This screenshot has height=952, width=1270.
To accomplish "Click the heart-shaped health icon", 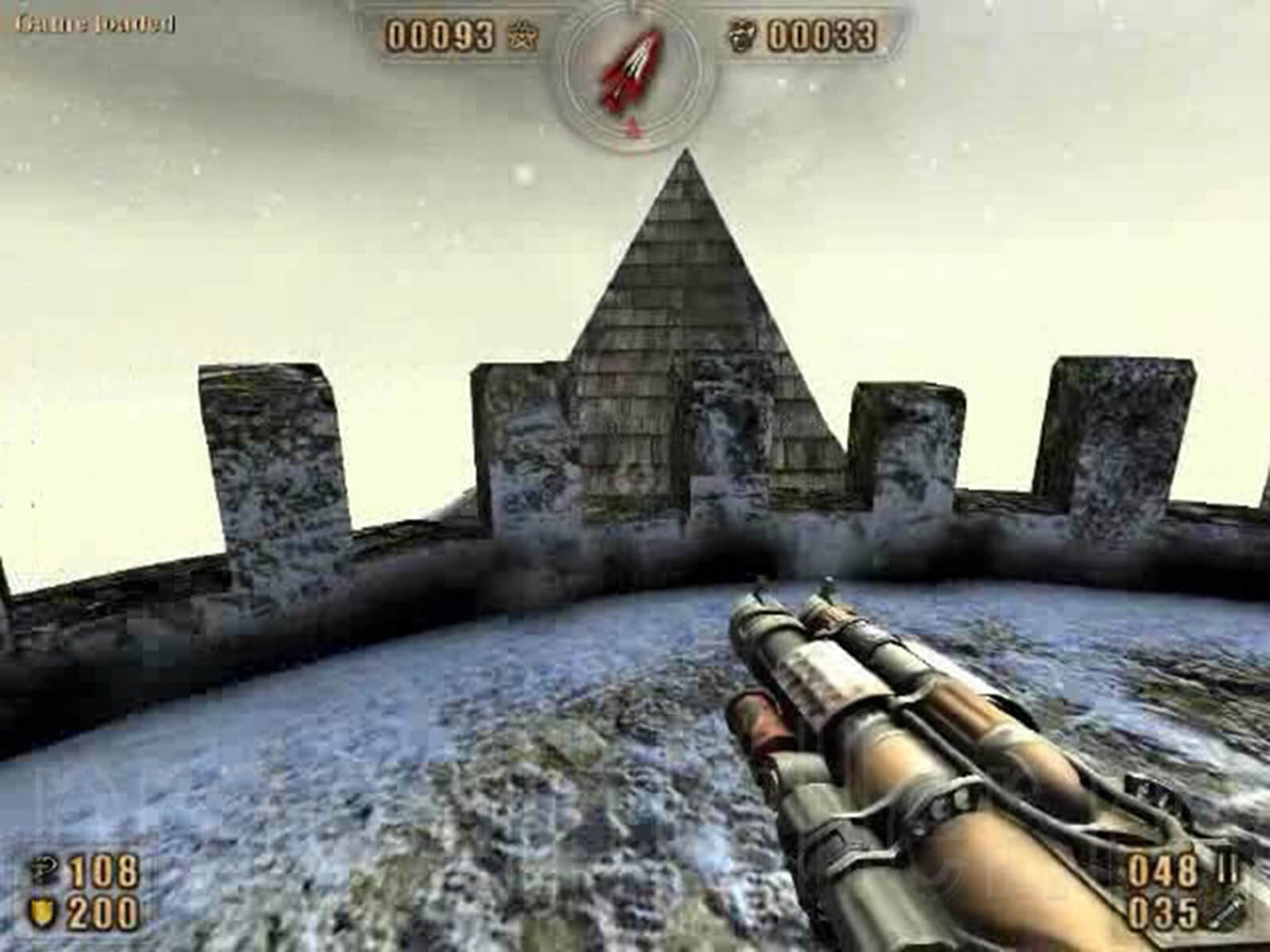I will [44, 870].
